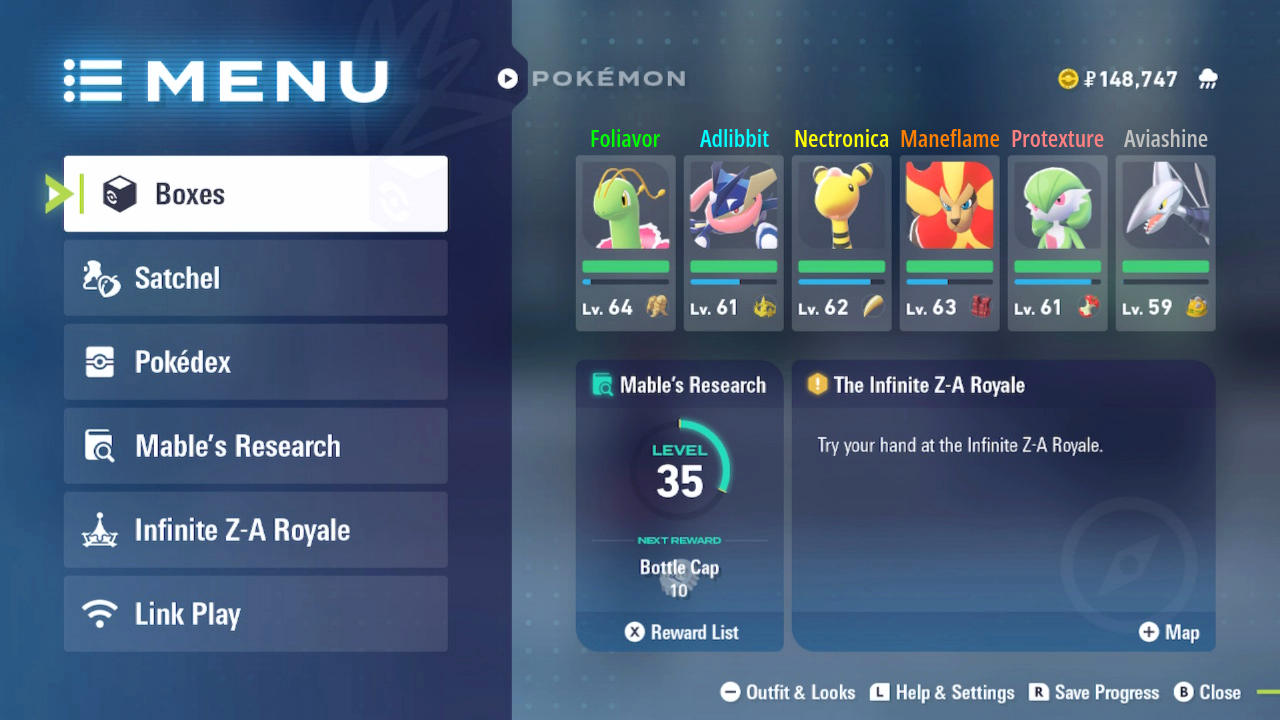Select Protexture's party slot
The height and width of the screenshot is (720, 1280).
click(1058, 243)
